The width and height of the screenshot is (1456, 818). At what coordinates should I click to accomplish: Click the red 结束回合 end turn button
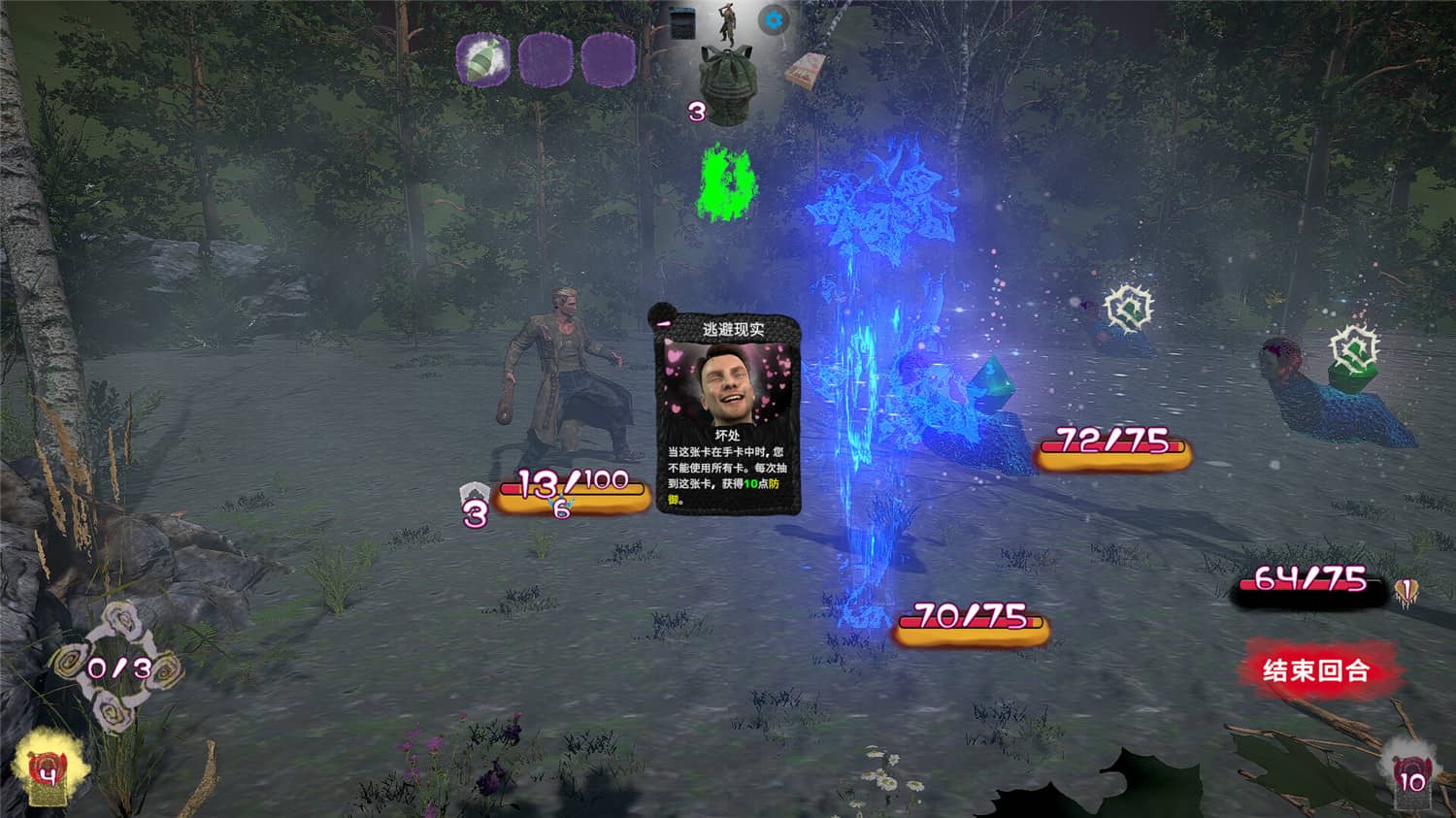(x=1315, y=670)
